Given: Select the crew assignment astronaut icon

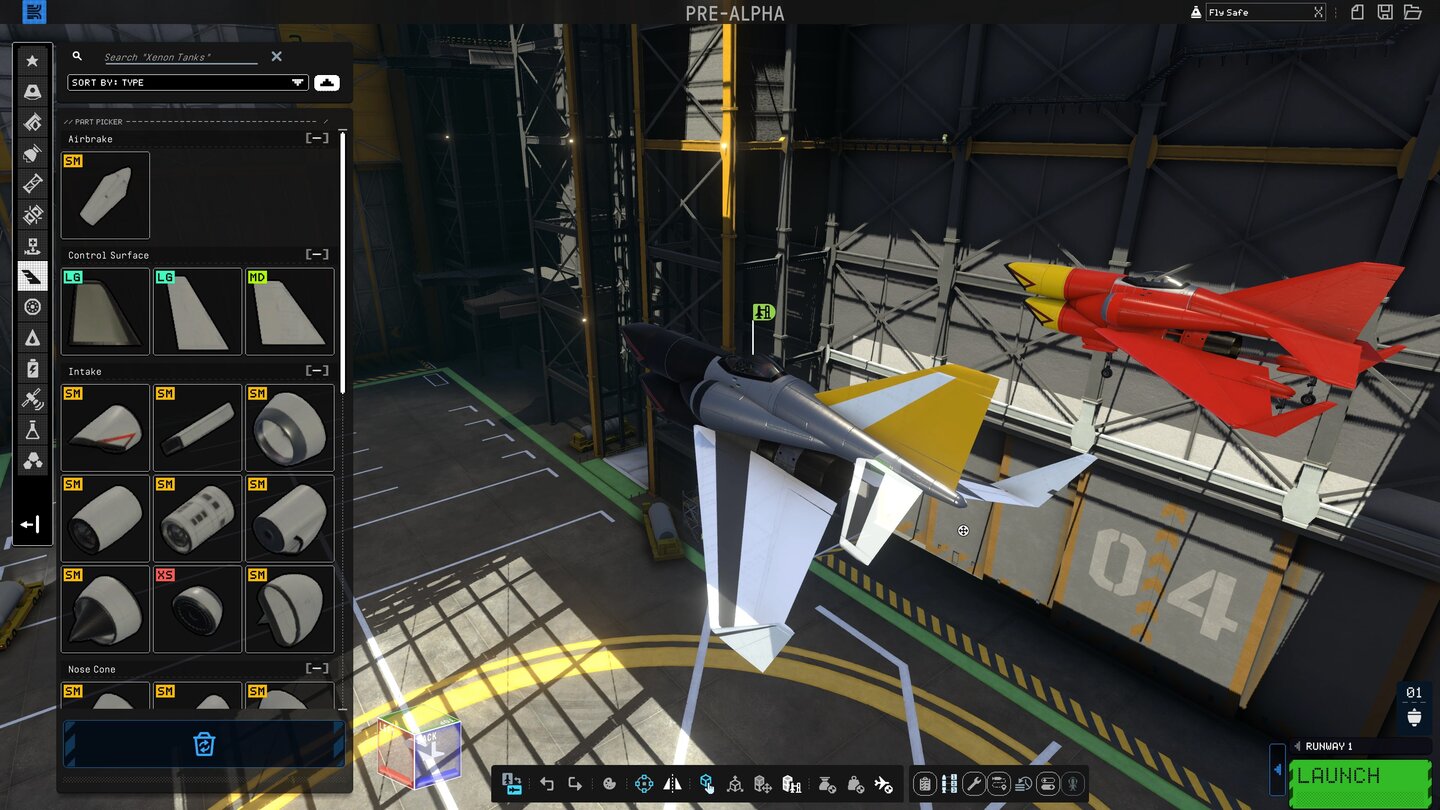Looking at the screenshot, I should [1072, 784].
